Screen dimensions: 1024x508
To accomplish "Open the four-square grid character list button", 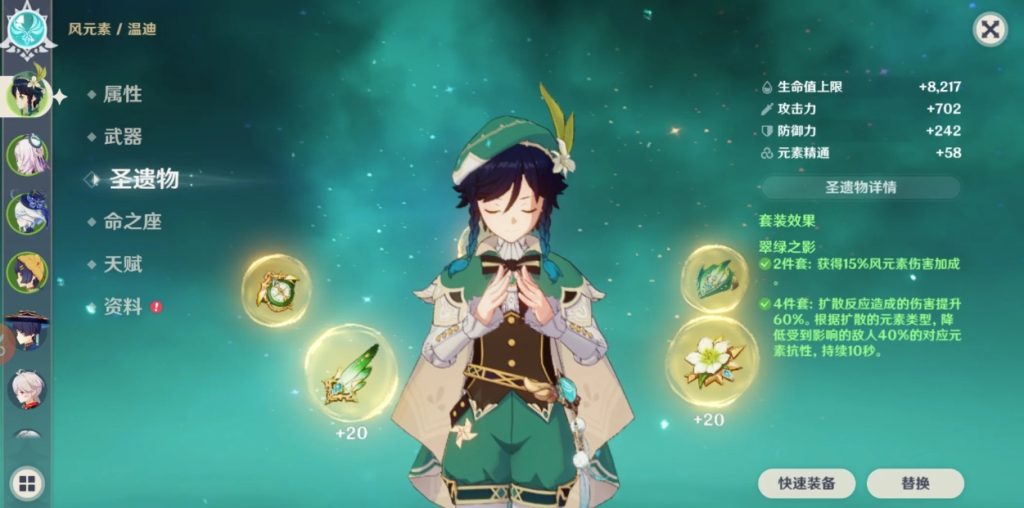I will pyautogui.click(x=26, y=485).
